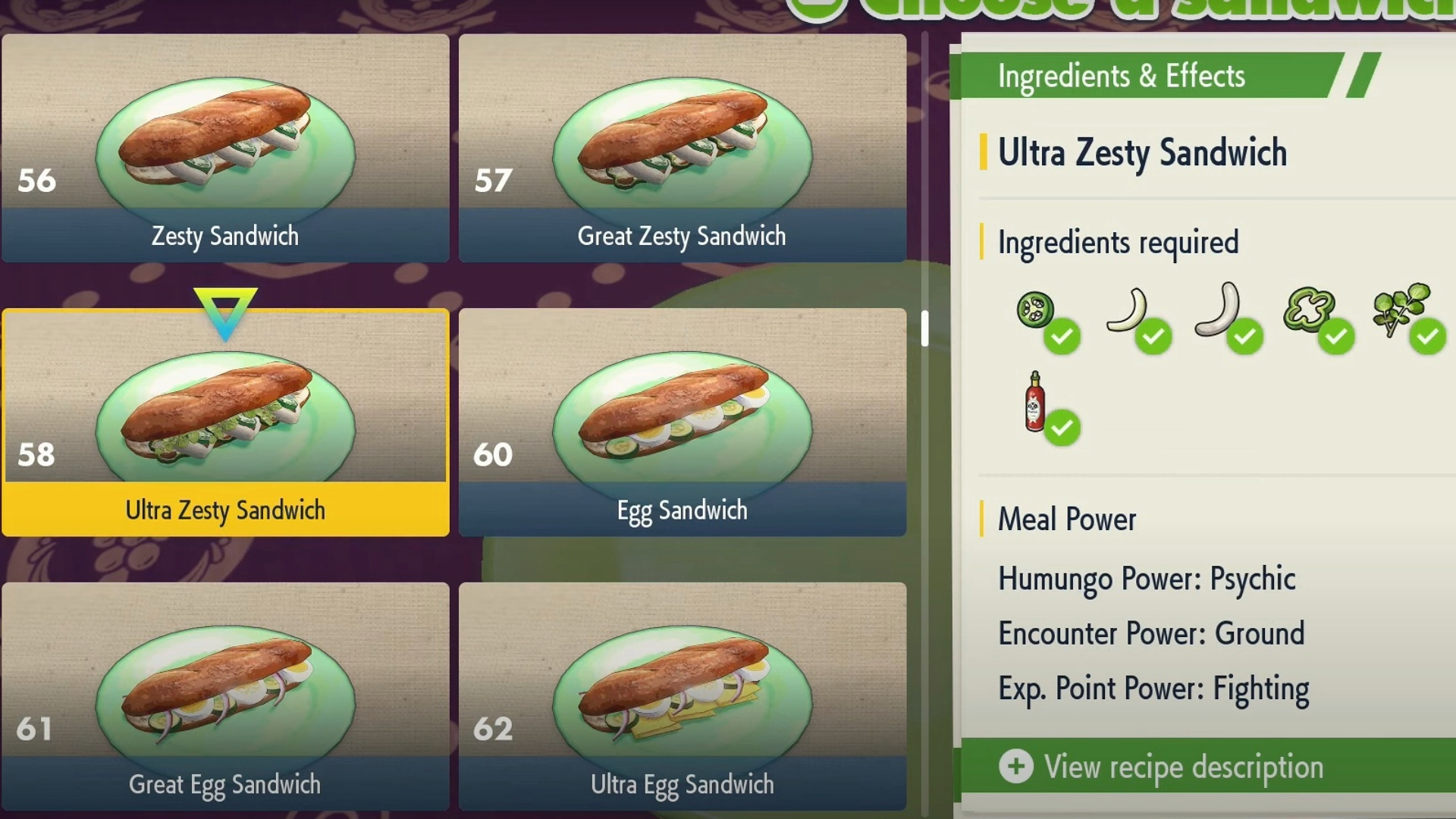Viewport: 1456px width, 819px height.
Task: Choose the Great Zesty Sandwich recipe
Action: (x=682, y=149)
